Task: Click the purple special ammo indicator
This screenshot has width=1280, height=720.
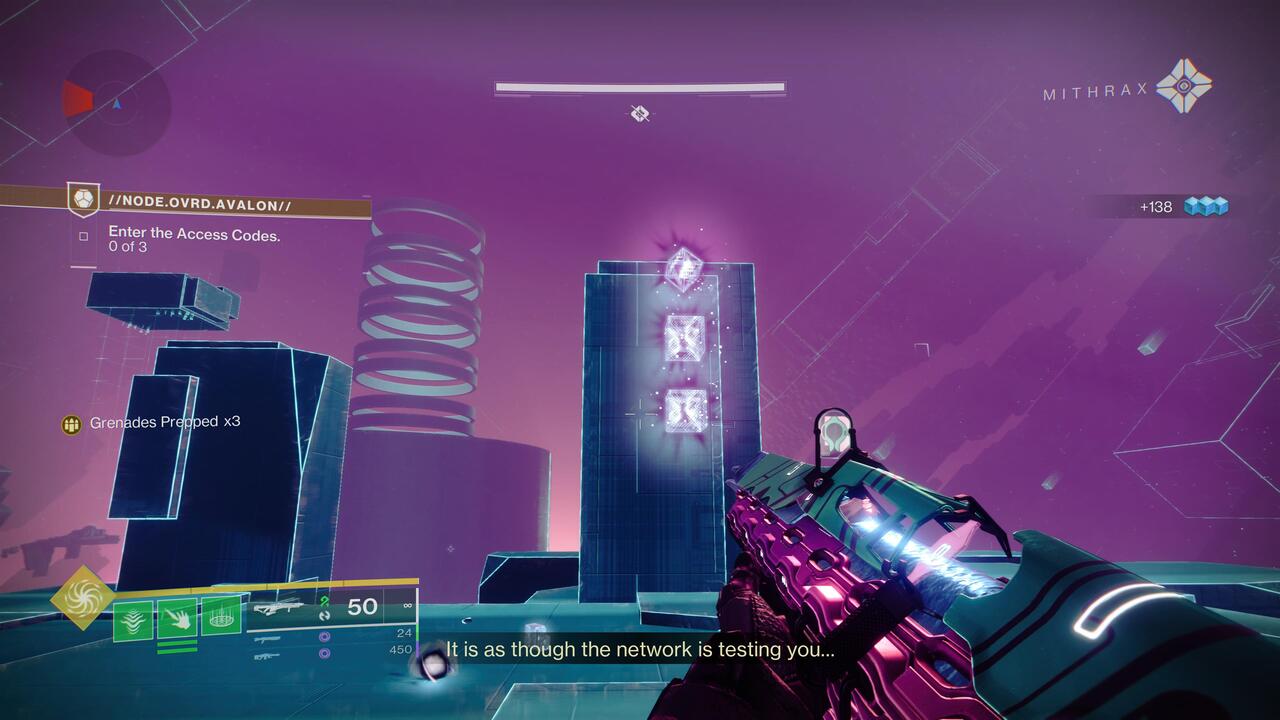Action: pyautogui.click(x=324, y=636)
